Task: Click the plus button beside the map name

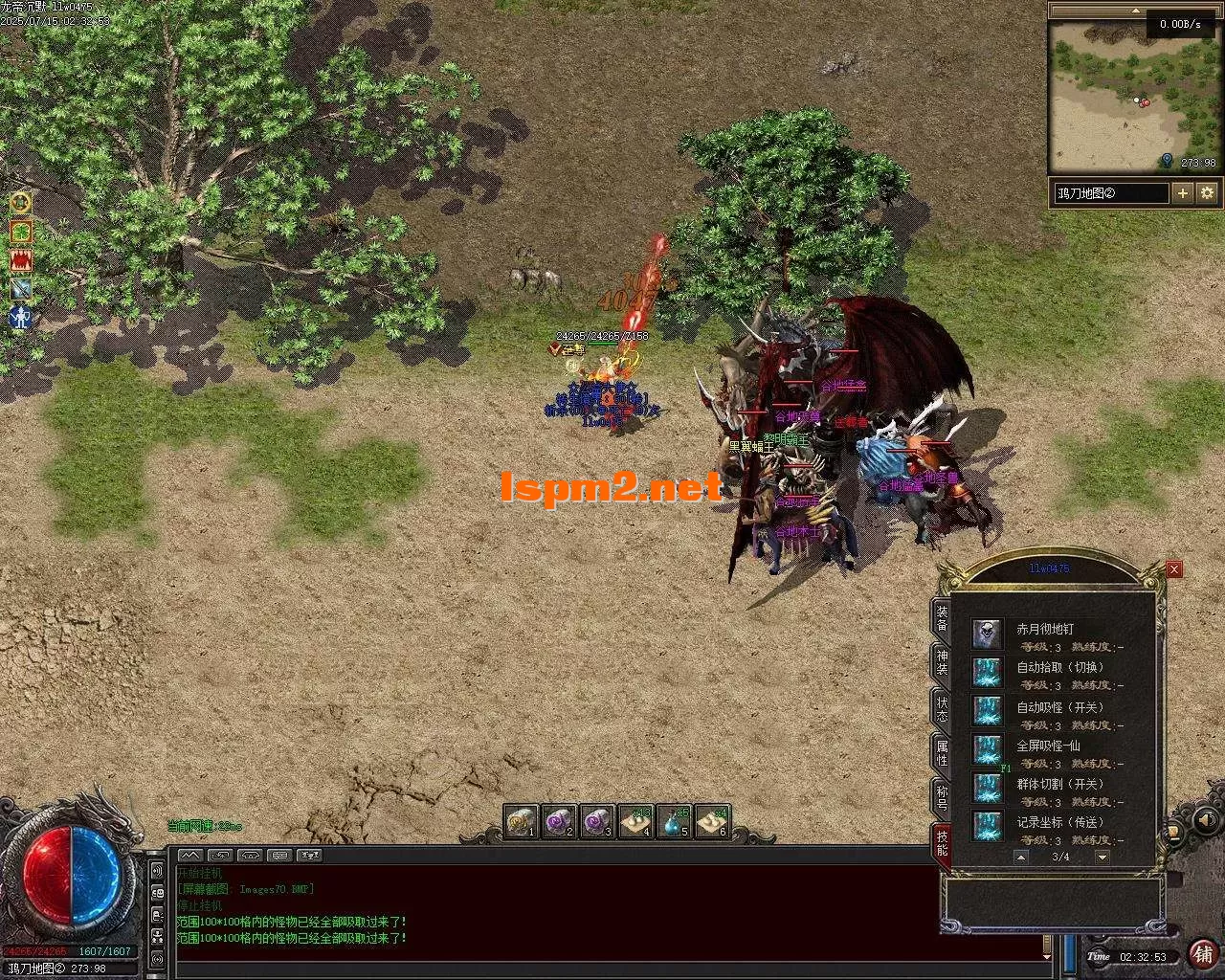Action: (1183, 193)
